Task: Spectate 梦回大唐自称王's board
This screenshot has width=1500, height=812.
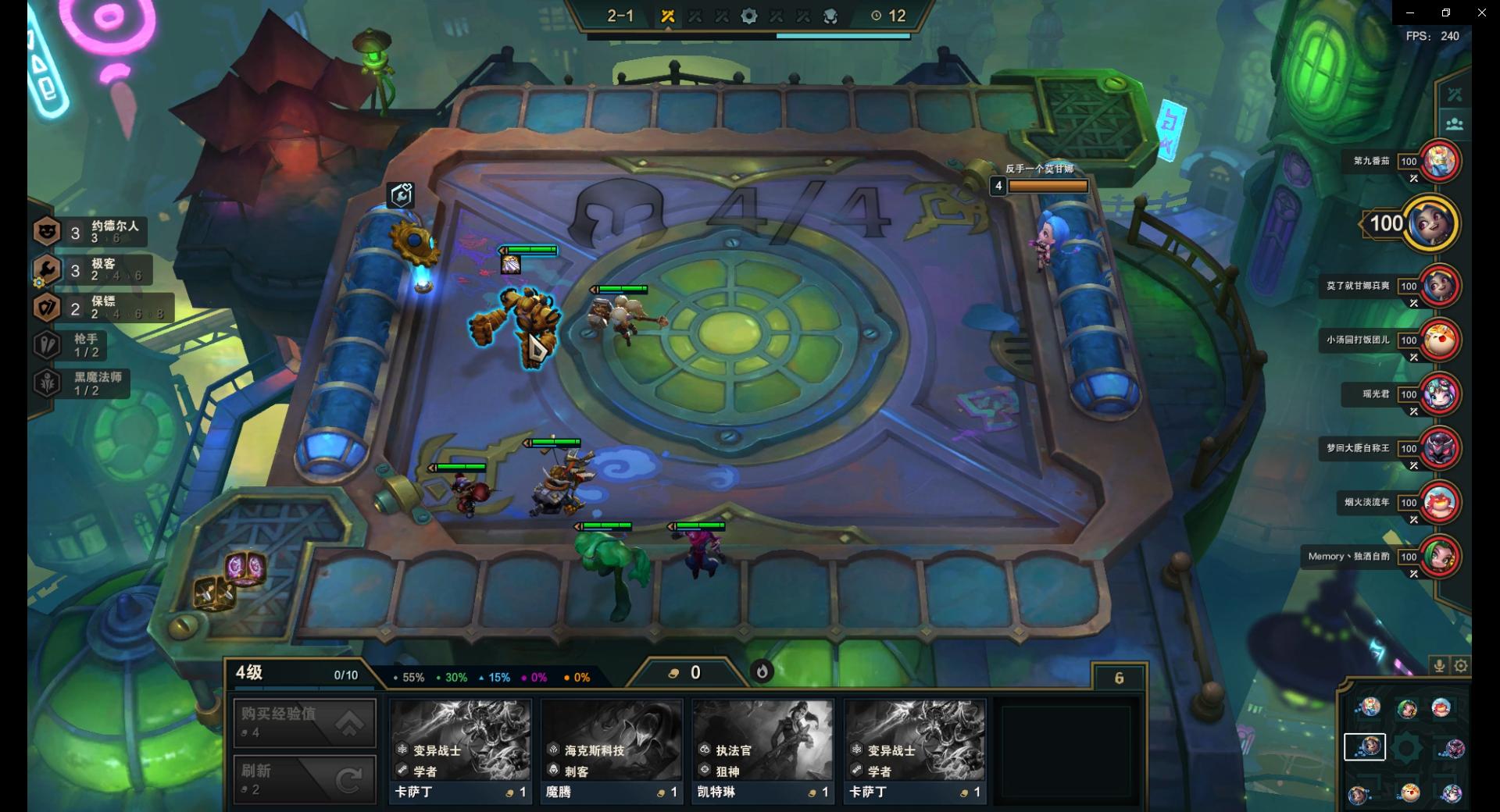Action: coord(1440,448)
